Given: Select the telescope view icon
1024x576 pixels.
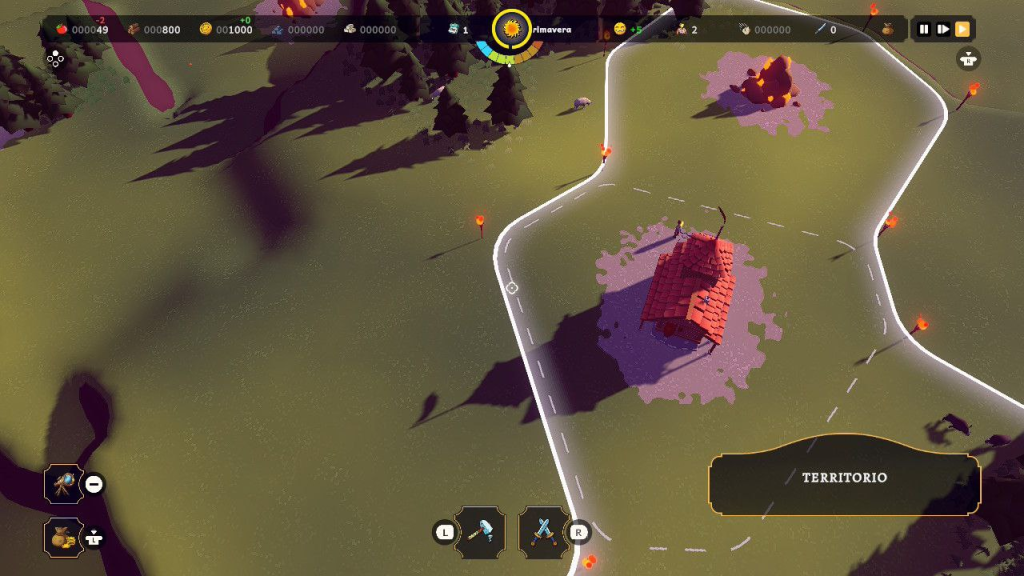Looking at the screenshot, I should click(63, 485).
